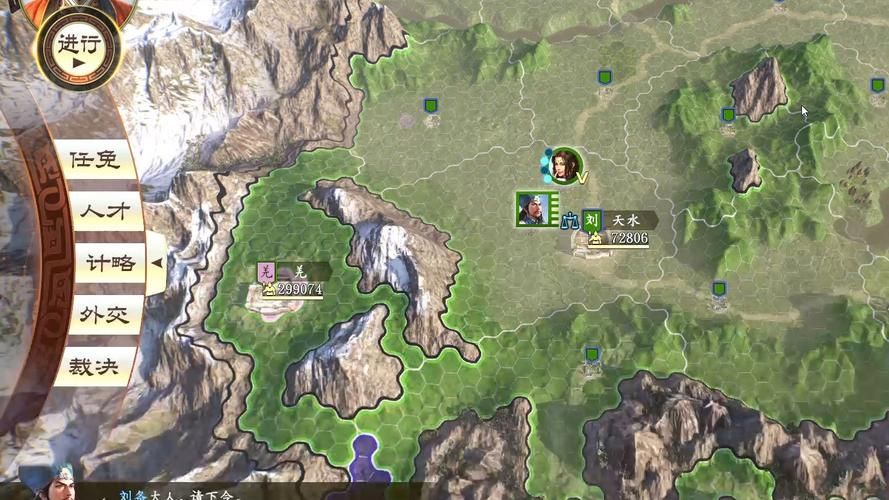The width and height of the screenshot is (889, 500).
Task: Select the 裁决 ruling menu
Action: coord(94,367)
